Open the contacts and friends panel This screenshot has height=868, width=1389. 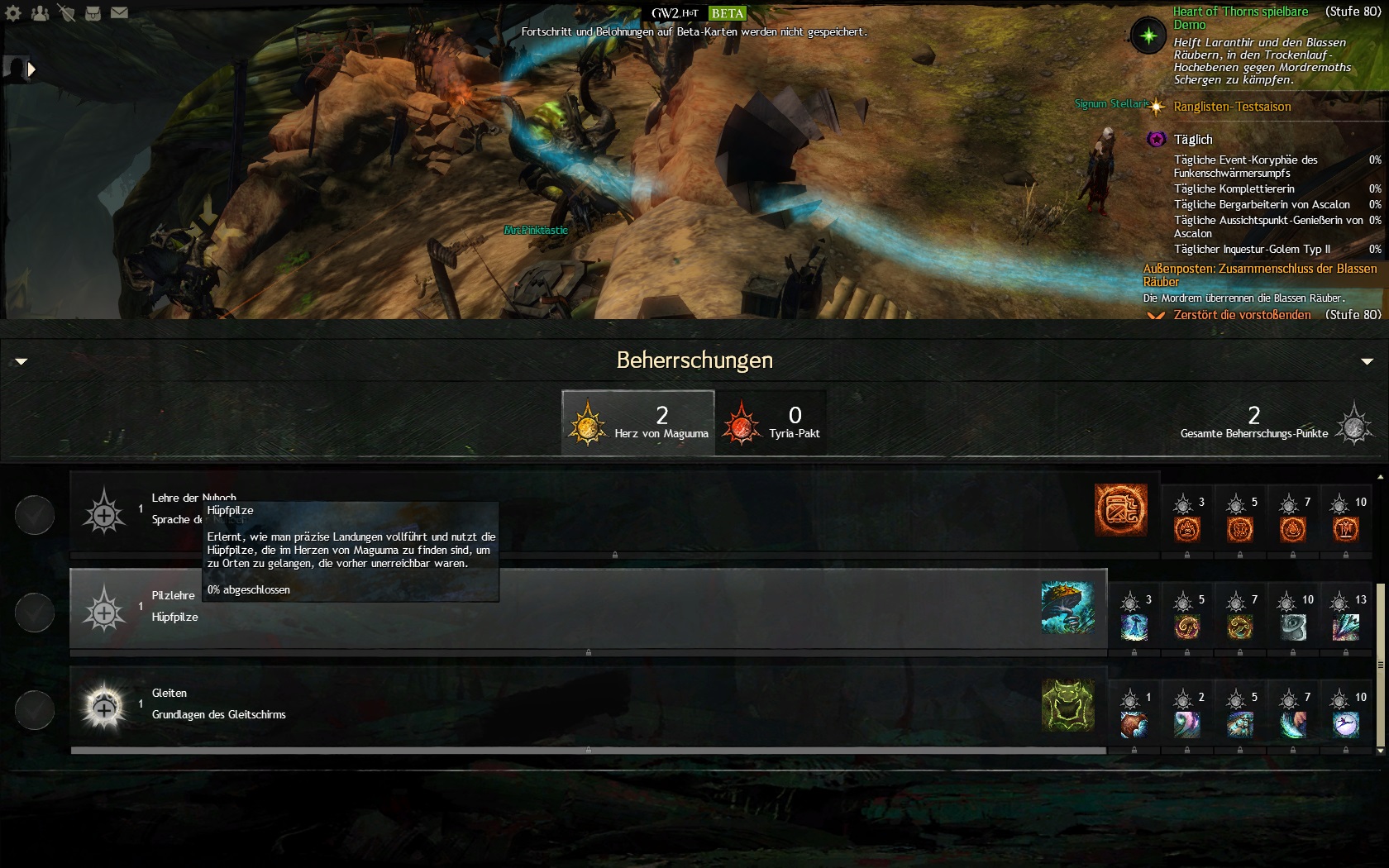tap(40, 13)
